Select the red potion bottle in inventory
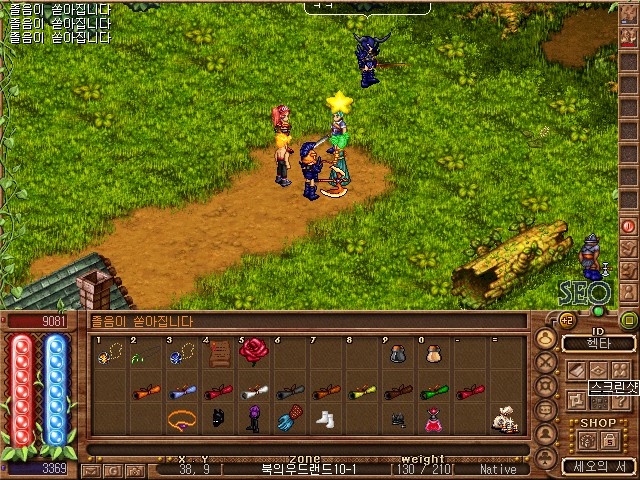Screen dimensions: 640x480 [433, 419]
